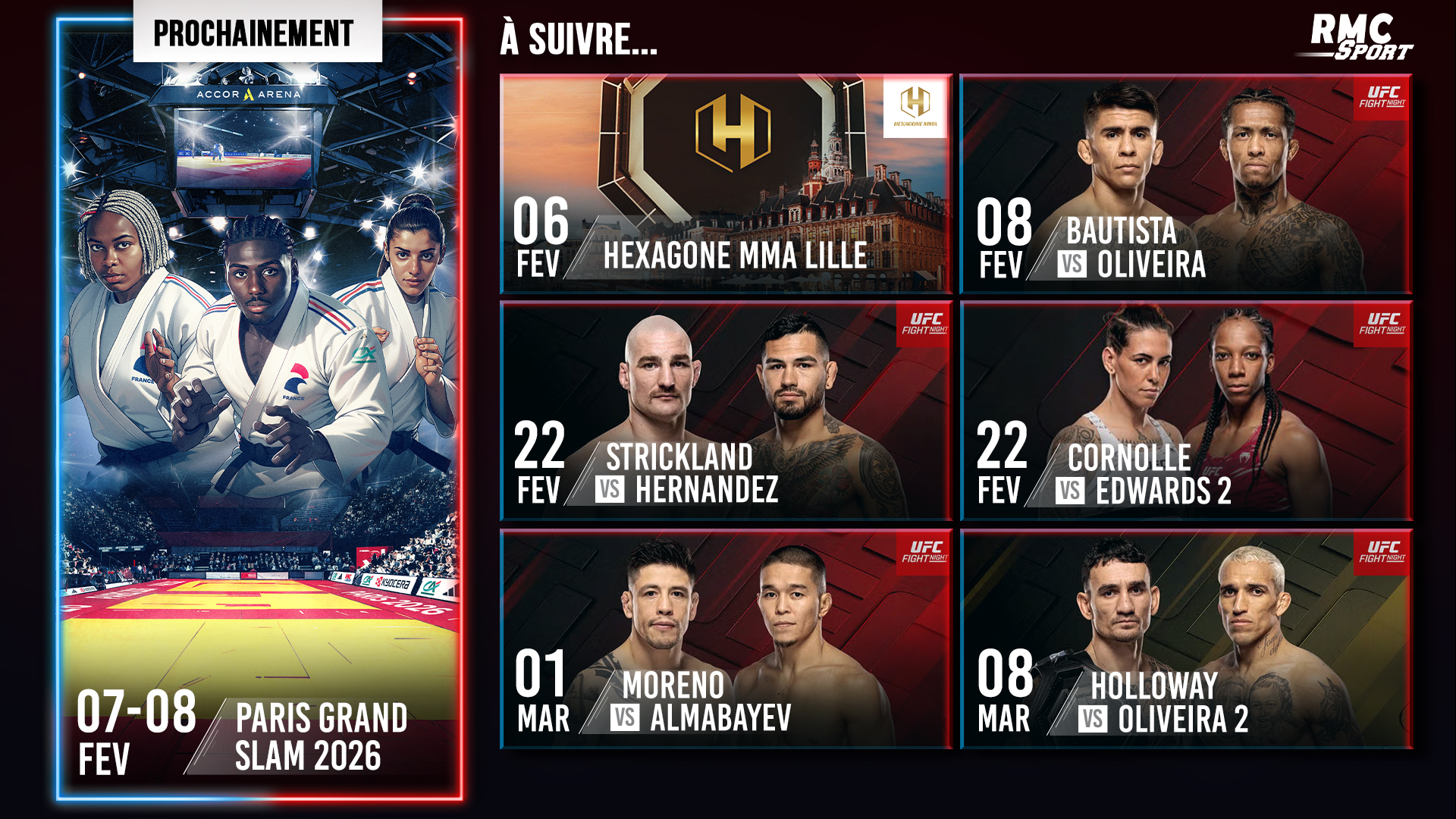
Task: Choose the Moreno vs Almabayev fight card
Action: [x=726, y=639]
